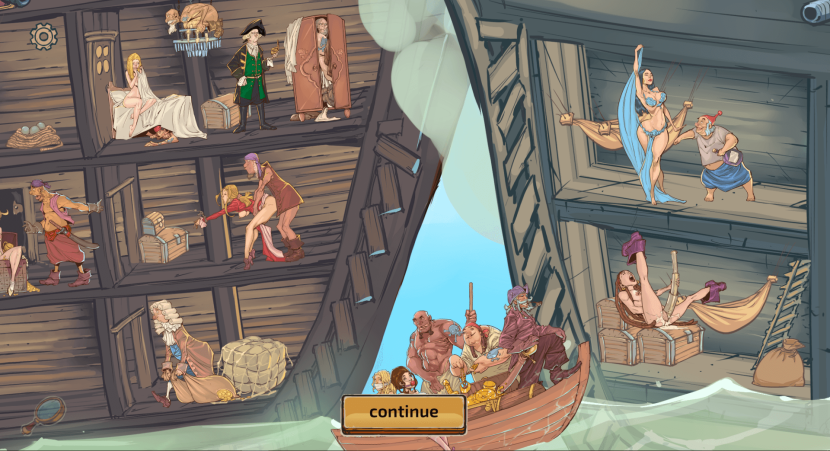Activate the magnifying glass icon

pyautogui.click(x=48, y=410)
